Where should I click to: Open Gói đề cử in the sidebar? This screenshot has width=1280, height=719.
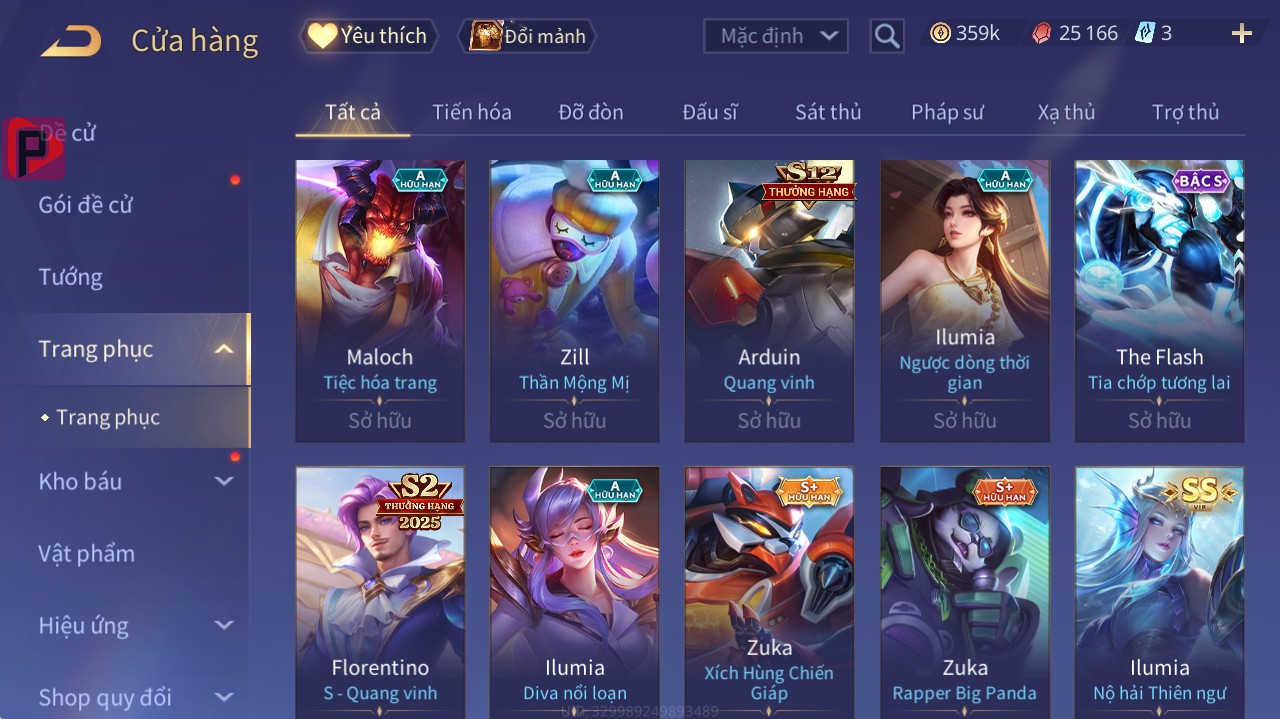(x=86, y=205)
